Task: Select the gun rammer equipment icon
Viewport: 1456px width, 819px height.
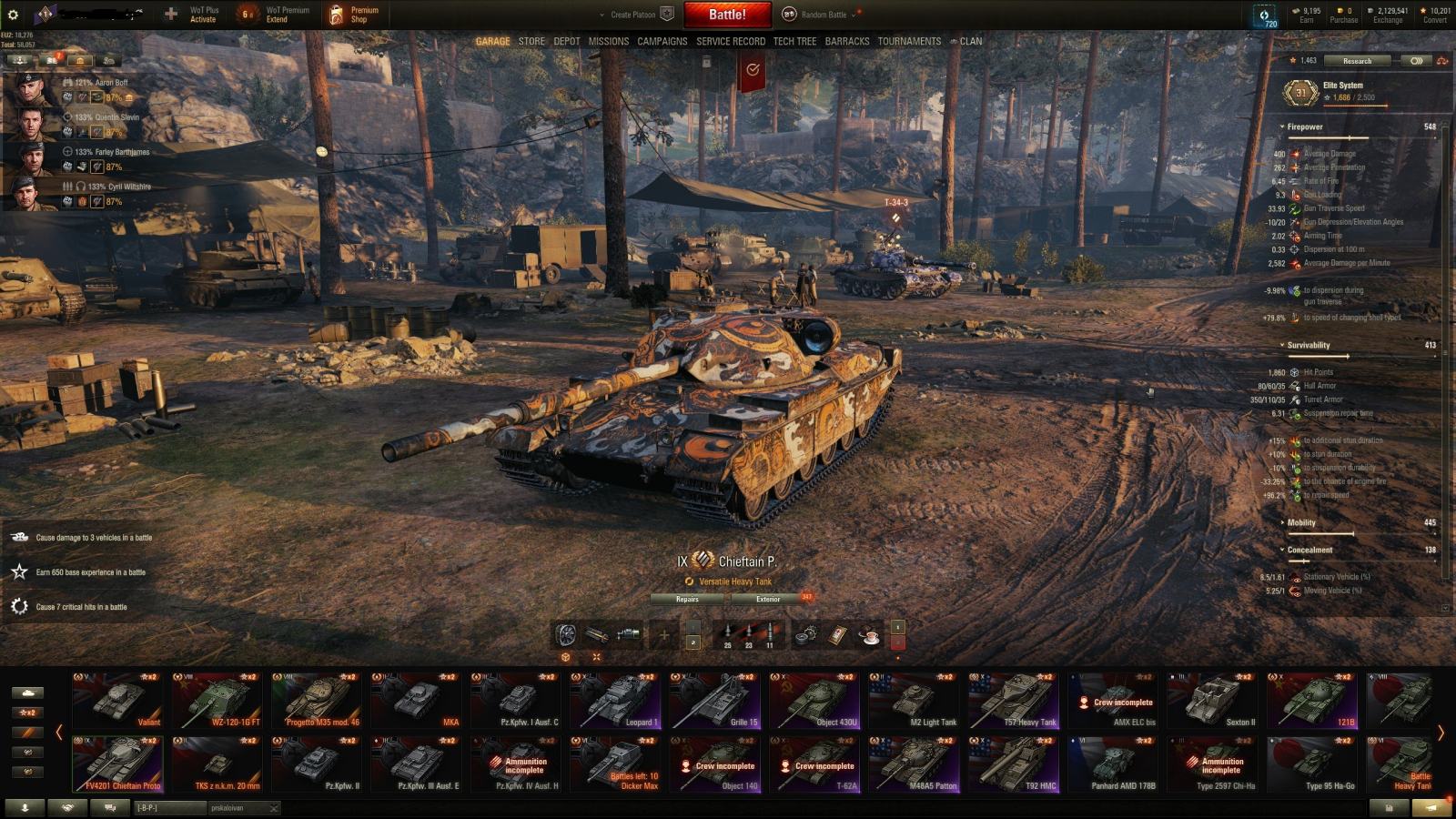Action: coord(598,634)
